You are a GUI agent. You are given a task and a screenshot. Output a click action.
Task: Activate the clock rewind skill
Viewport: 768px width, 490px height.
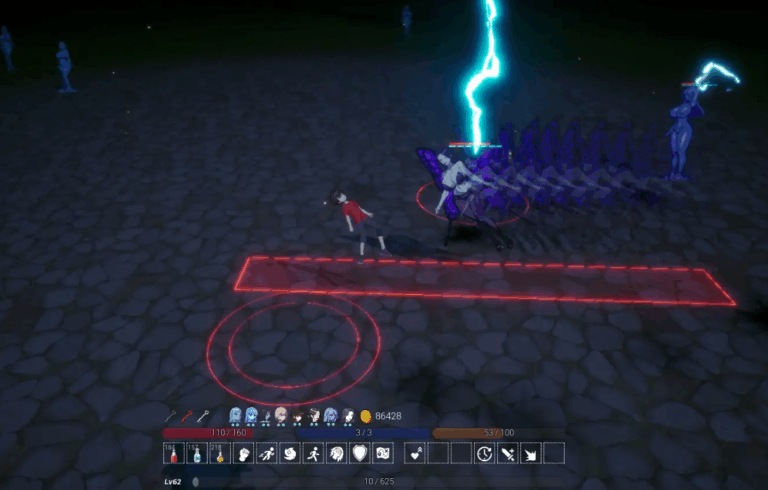[484, 454]
